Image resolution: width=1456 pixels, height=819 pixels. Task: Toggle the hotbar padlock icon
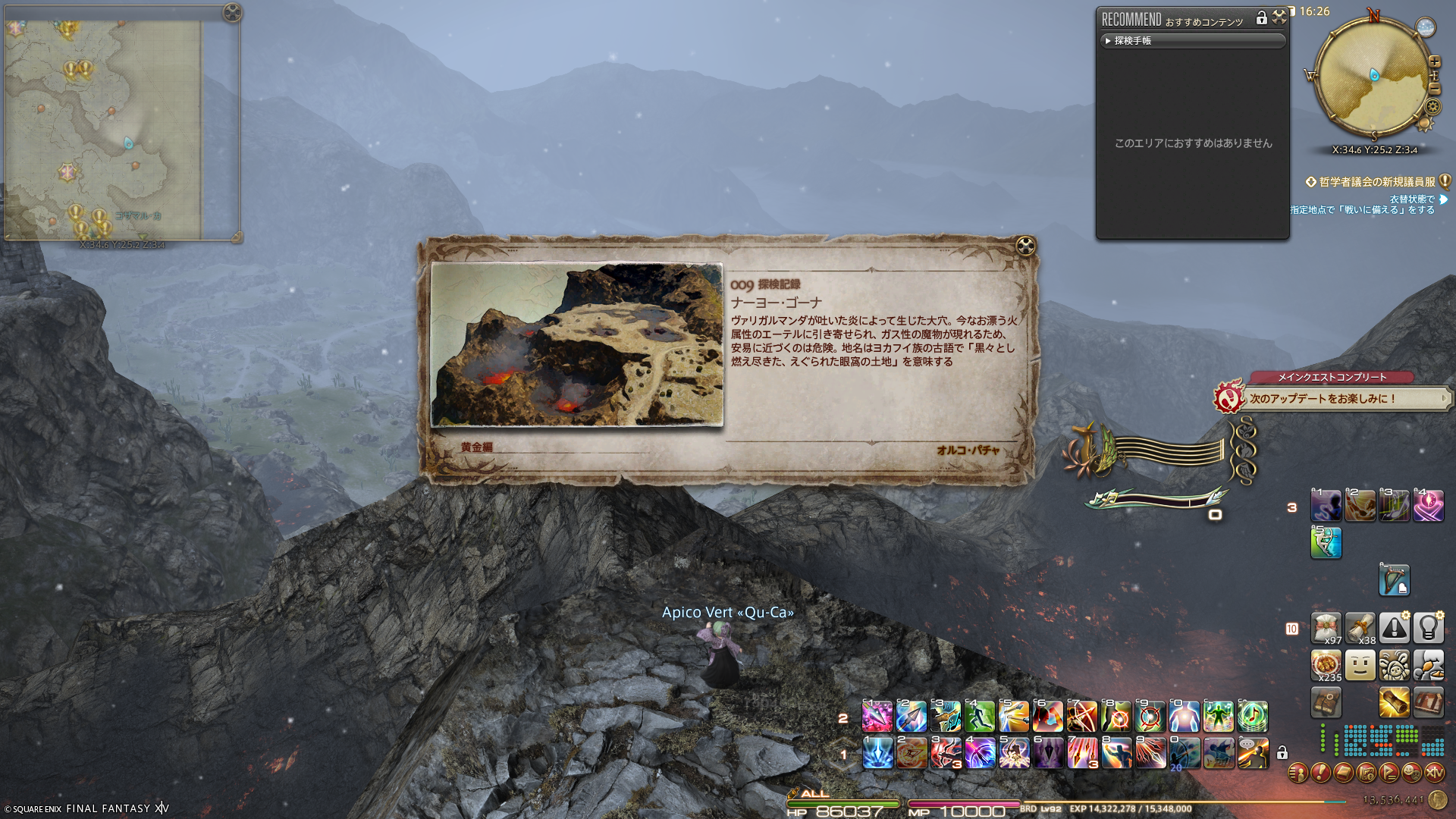click(x=1282, y=753)
